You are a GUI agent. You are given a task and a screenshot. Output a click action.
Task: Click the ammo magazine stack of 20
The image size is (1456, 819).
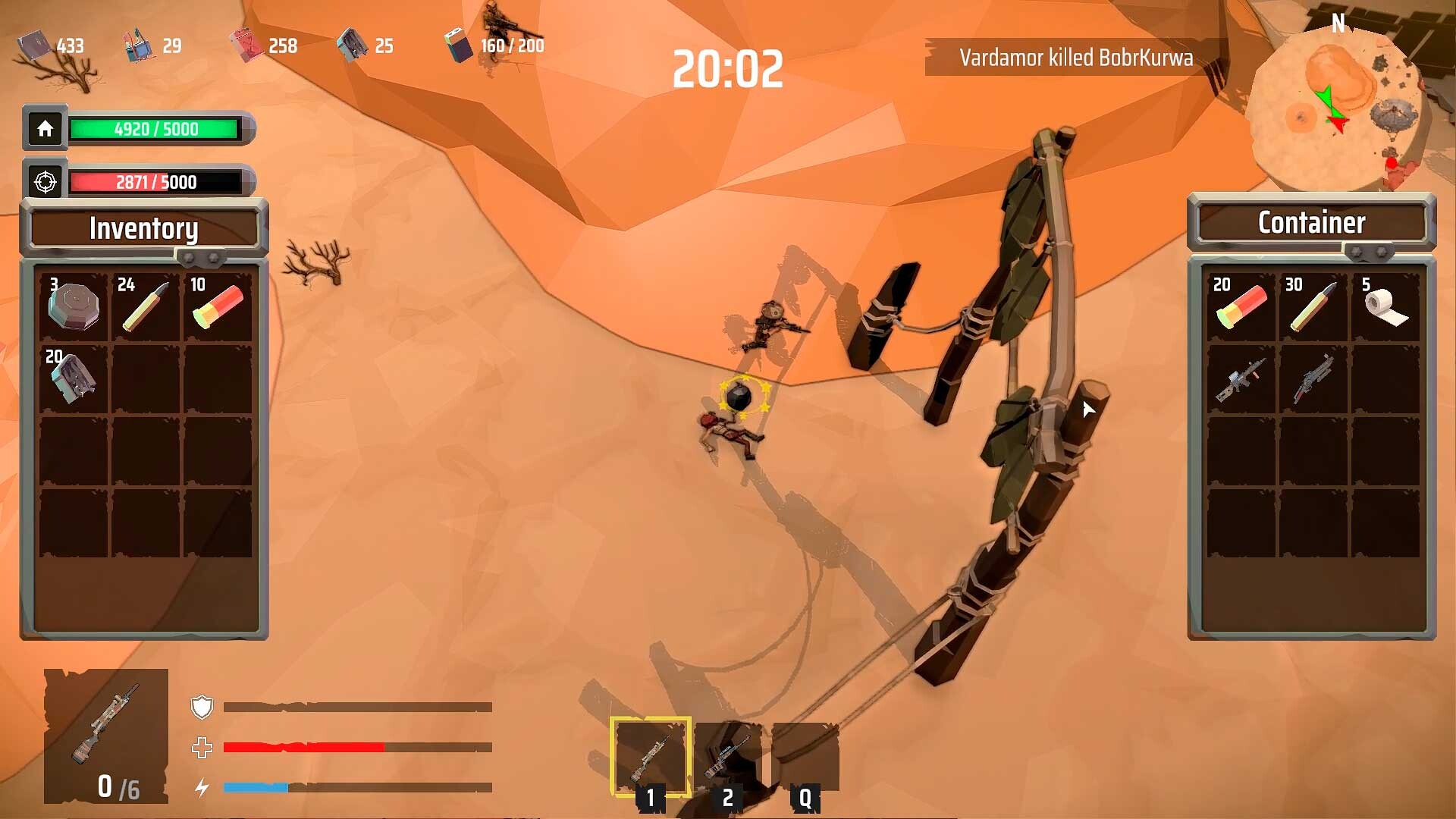[74, 381]
